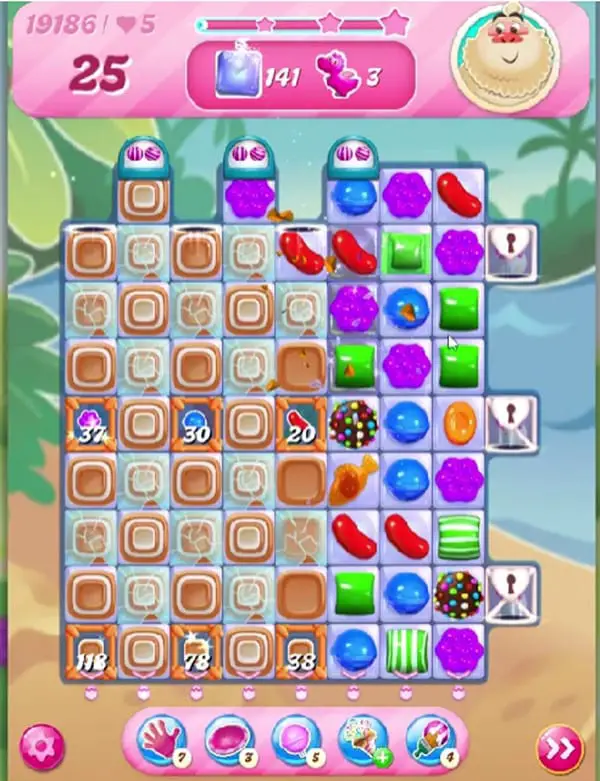This screenshot has height=781, width=600.
Task: Select the blocker tile showing 37
Action: 91,422
